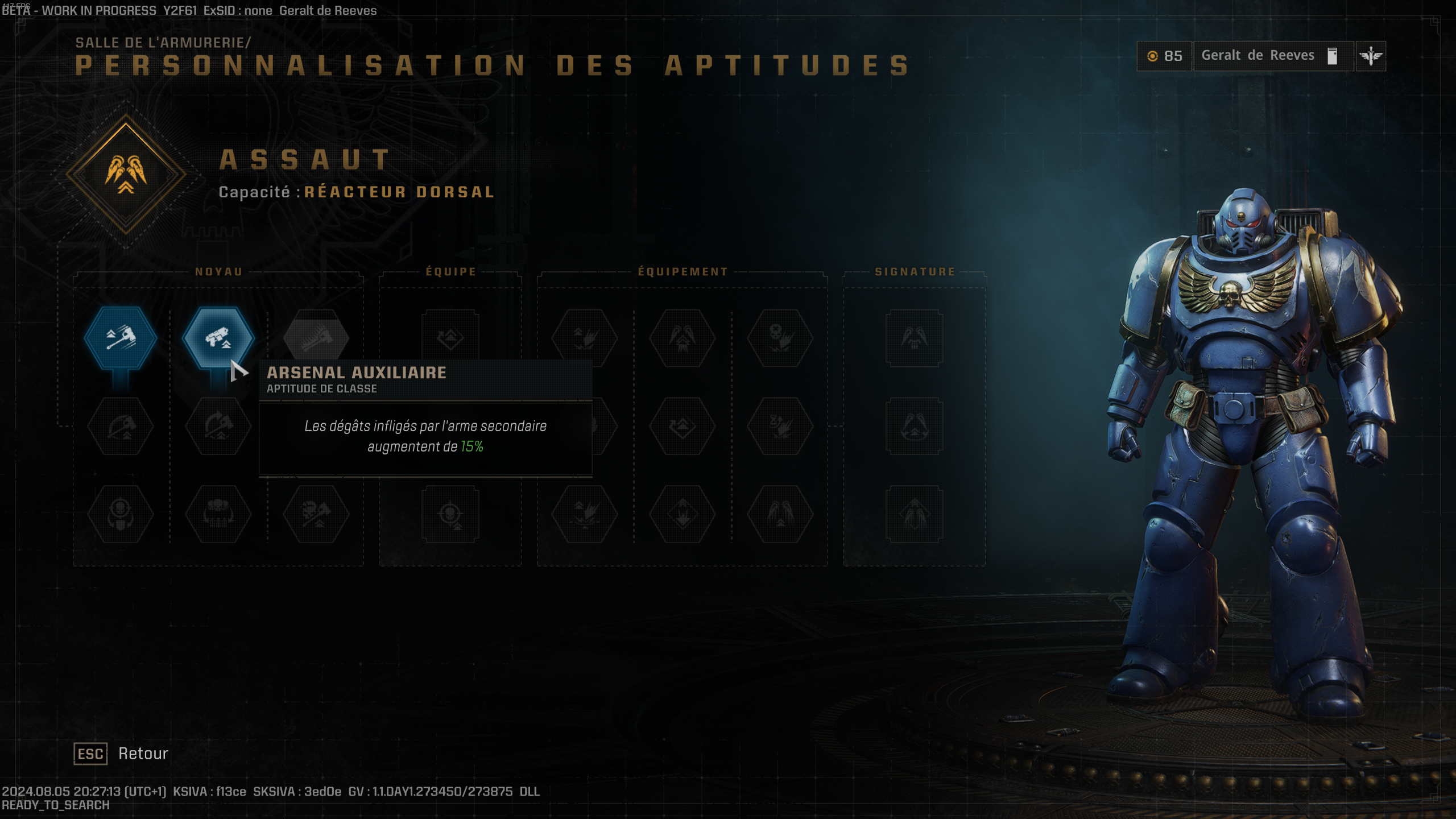The width and height of the screenshot is (1456, 819).
Task: Select the hammer throw perk in Noyau
Action: [x=120, y=337]
